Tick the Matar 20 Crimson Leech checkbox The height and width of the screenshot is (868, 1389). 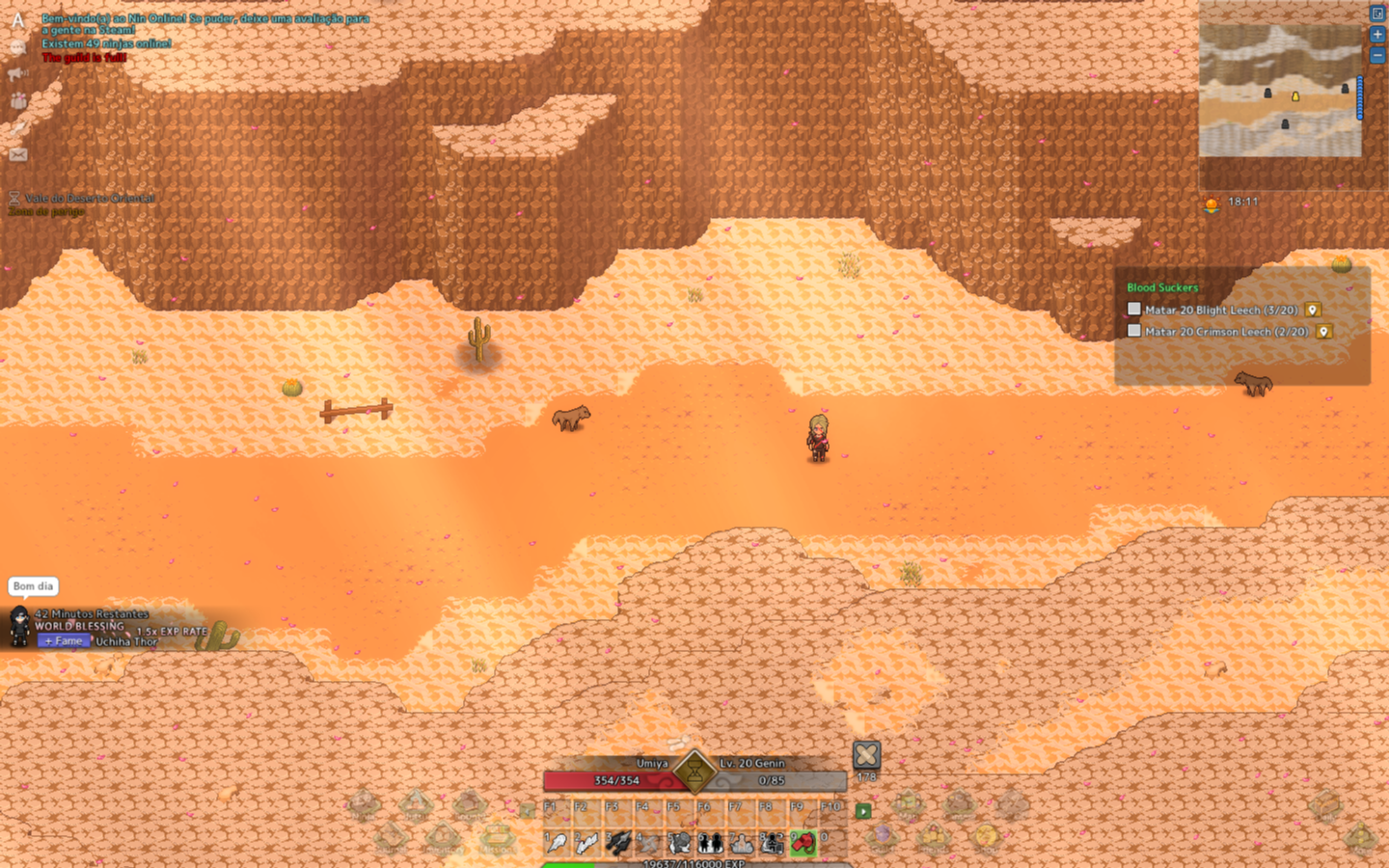pos(1134,331)
